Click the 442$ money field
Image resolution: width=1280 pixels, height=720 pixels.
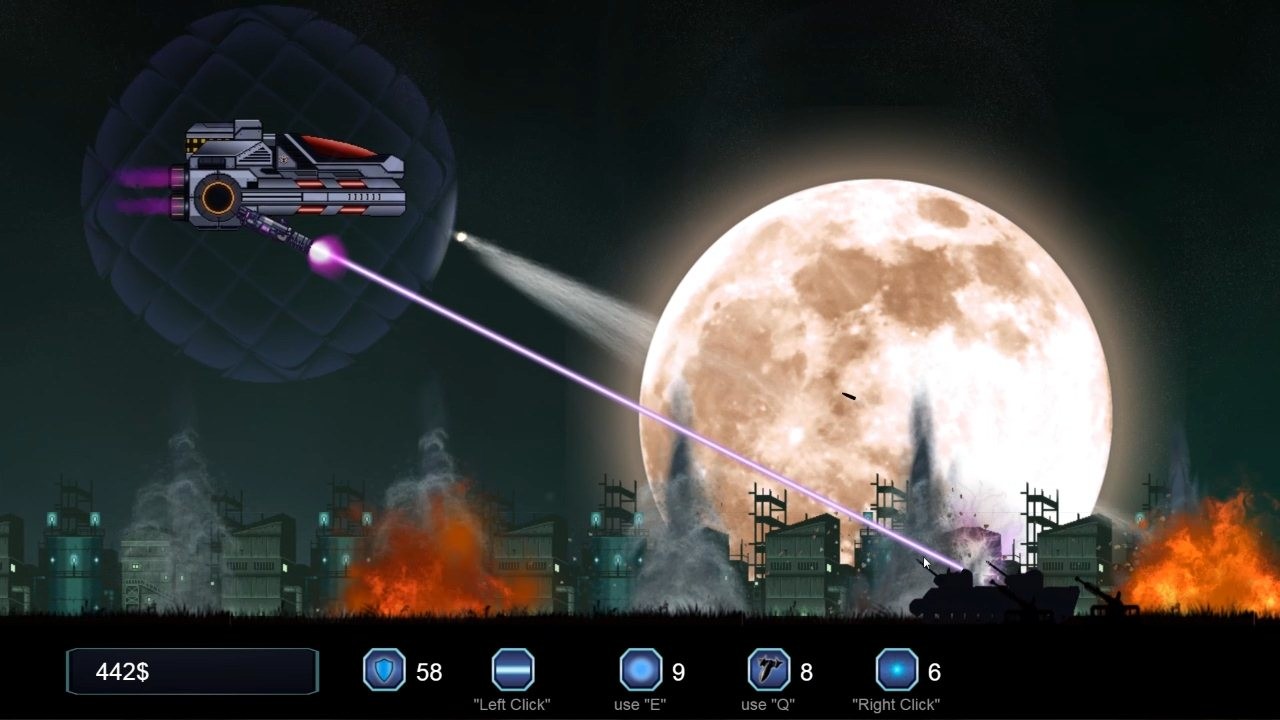point(192,670)
